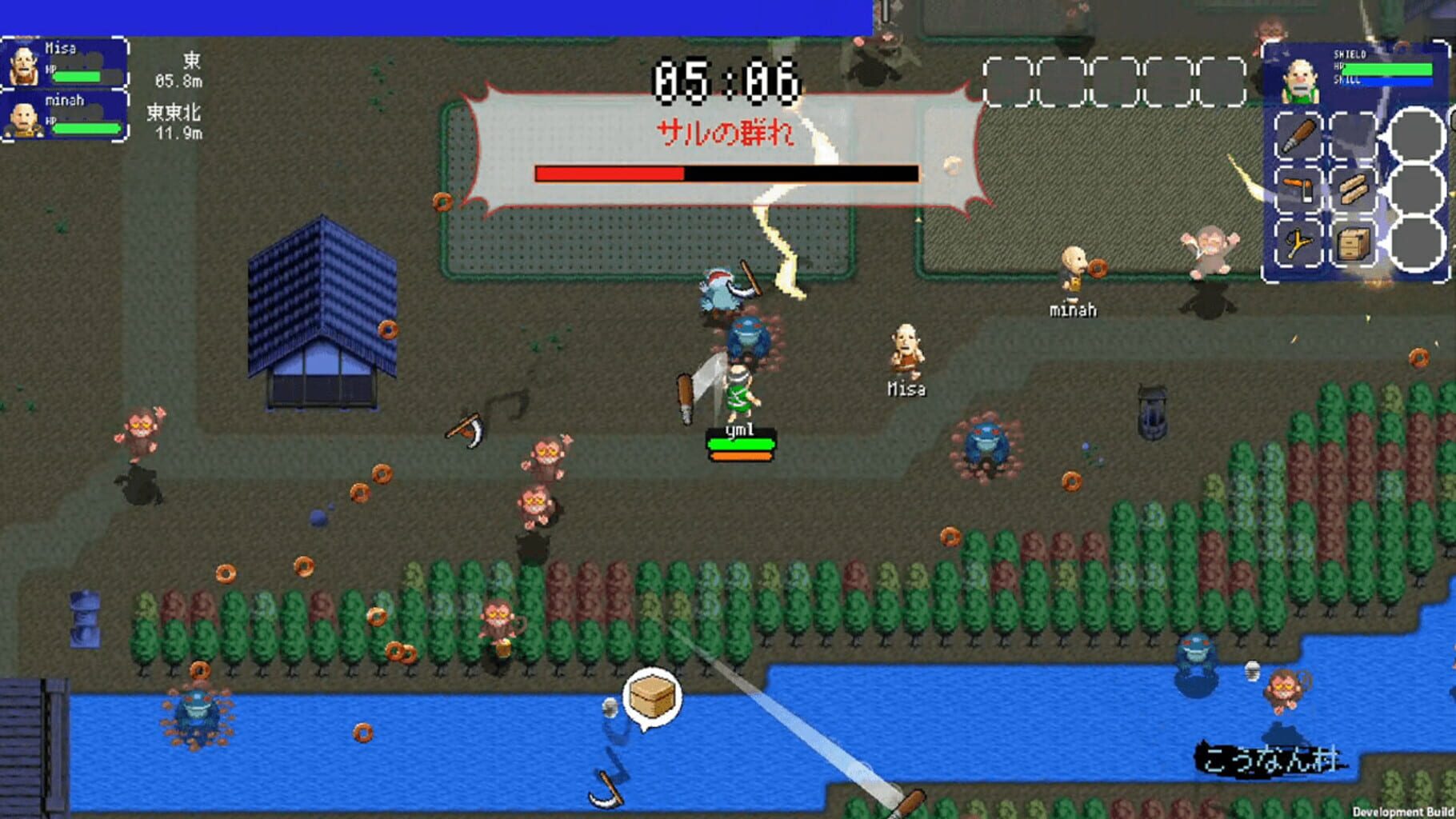This screenshot has height=819, width=1456.
Task: Open the drawer cabinet item in the inventory
Action: click(1354, 242)
